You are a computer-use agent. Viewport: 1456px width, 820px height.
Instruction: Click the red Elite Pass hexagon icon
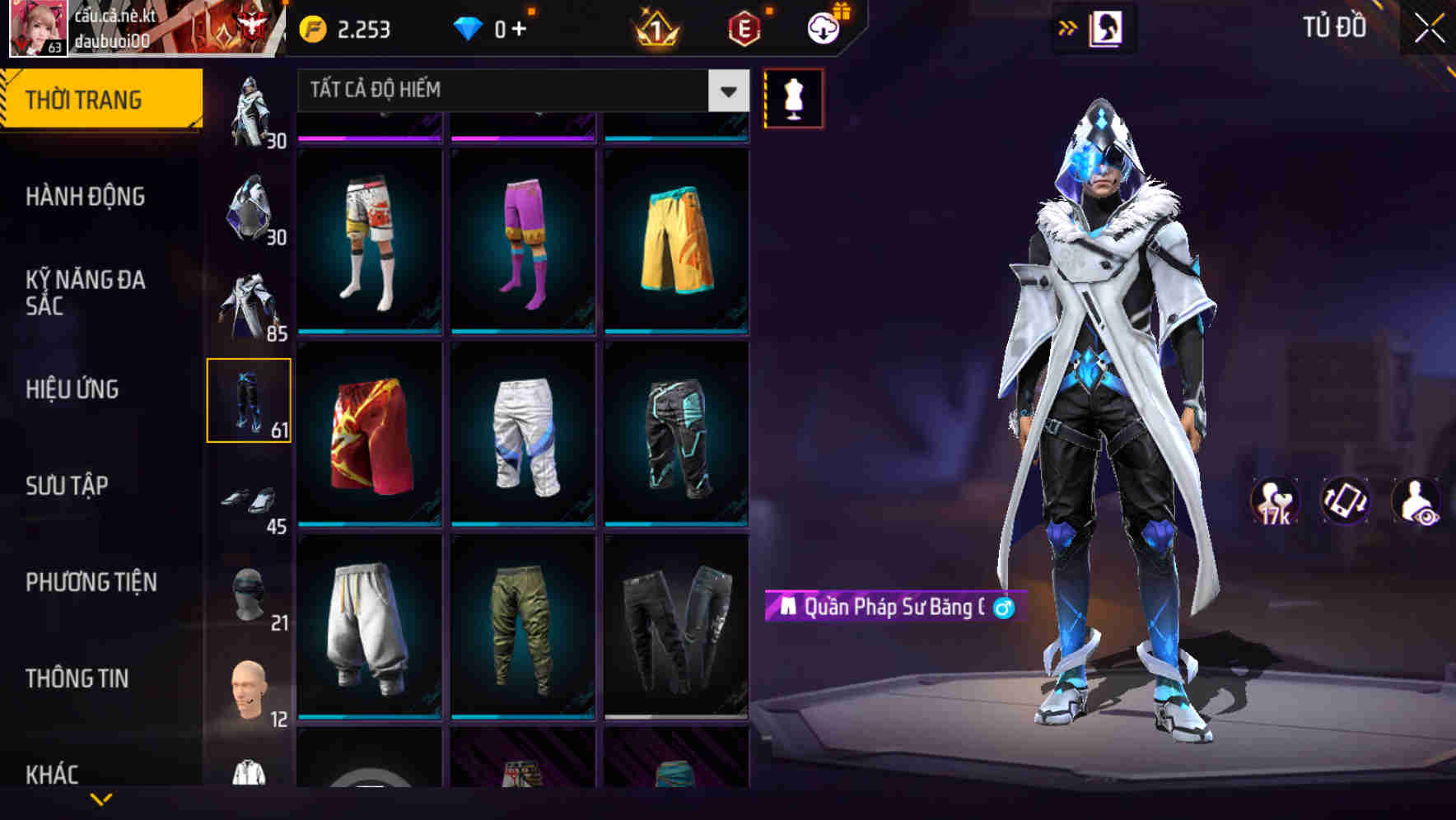pos(743,27)
